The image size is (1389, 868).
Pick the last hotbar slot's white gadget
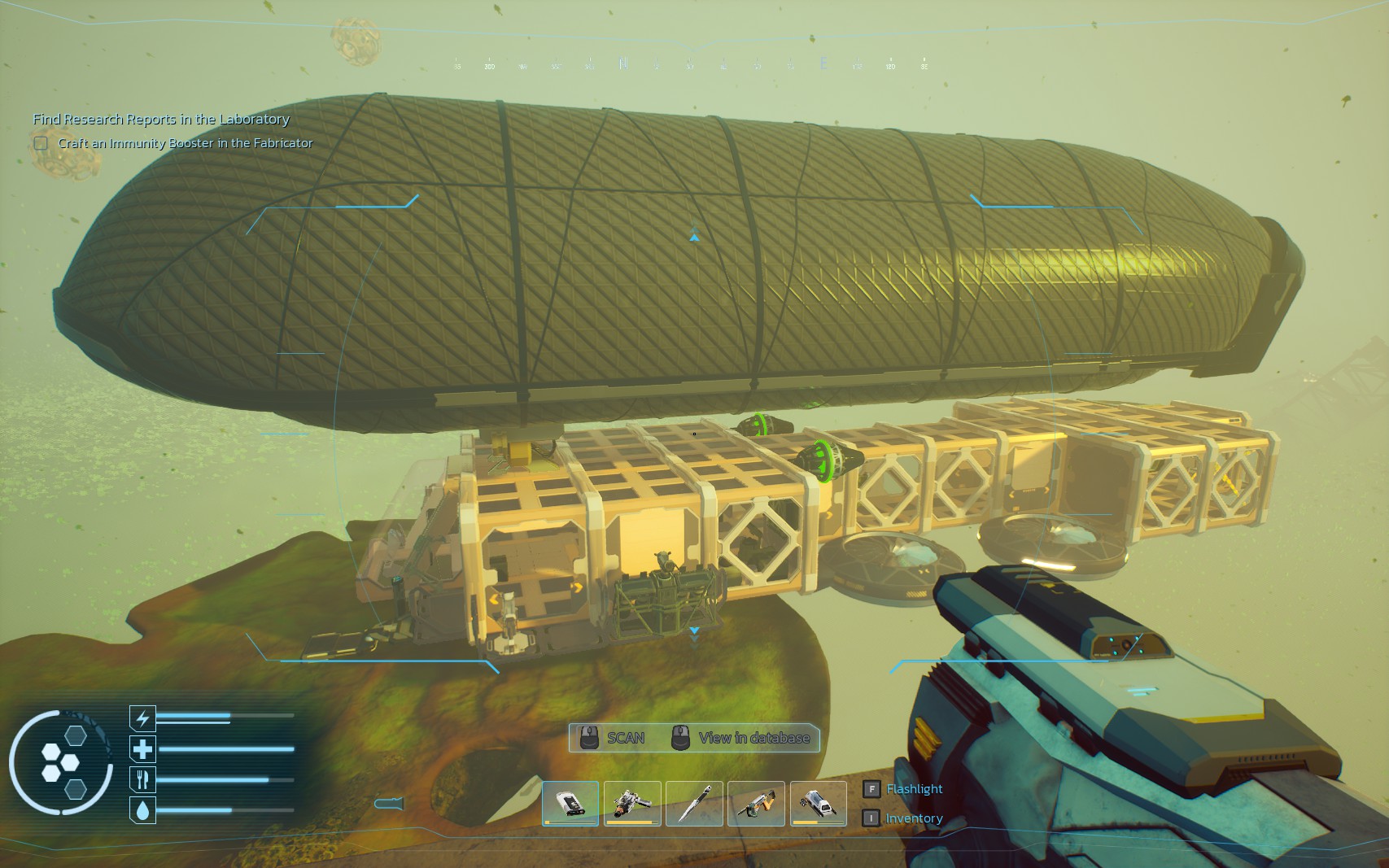(818, 804)
